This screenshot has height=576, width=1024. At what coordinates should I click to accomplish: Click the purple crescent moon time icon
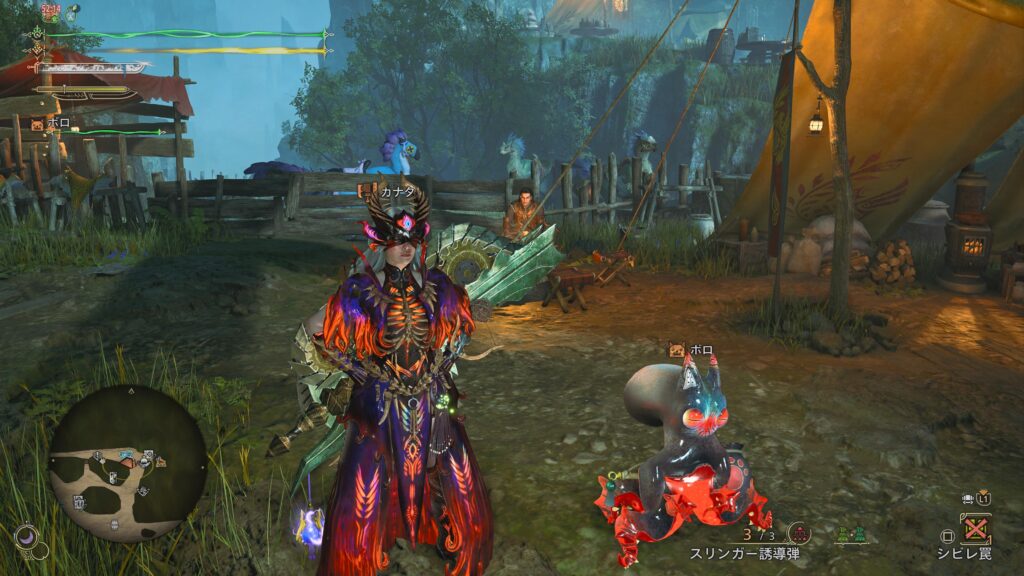click(x=28, y=537)
